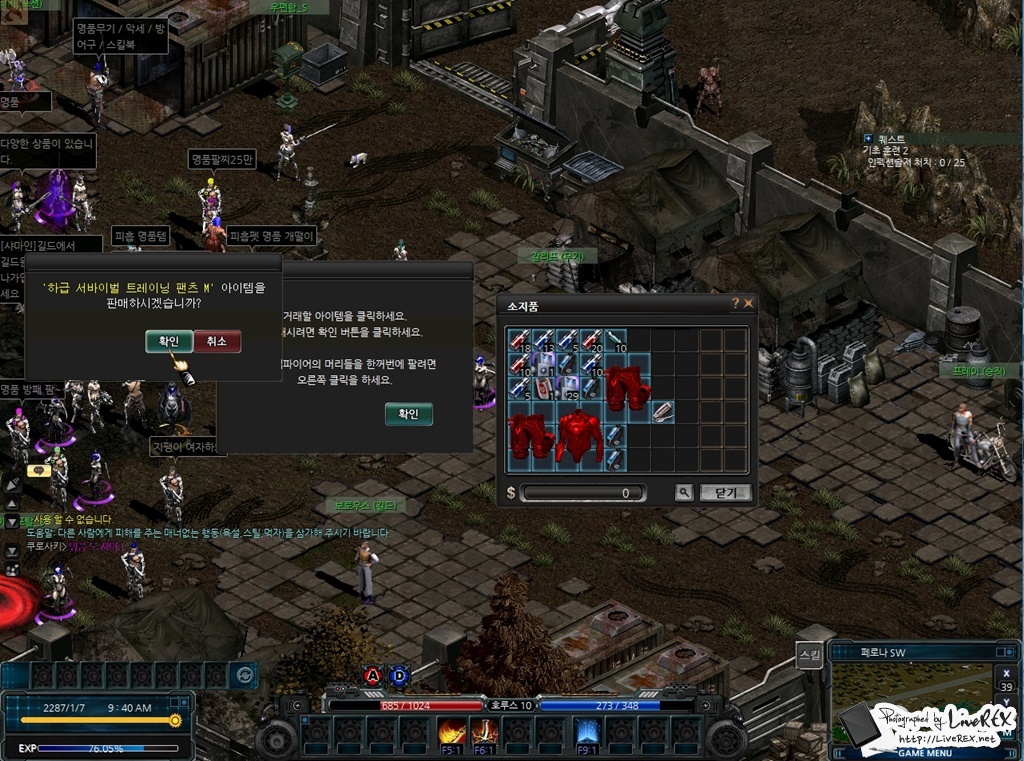This screenshot has width=1024, height=761.
Task: Select the syringe item stack of 10
Action: [615, 340]
